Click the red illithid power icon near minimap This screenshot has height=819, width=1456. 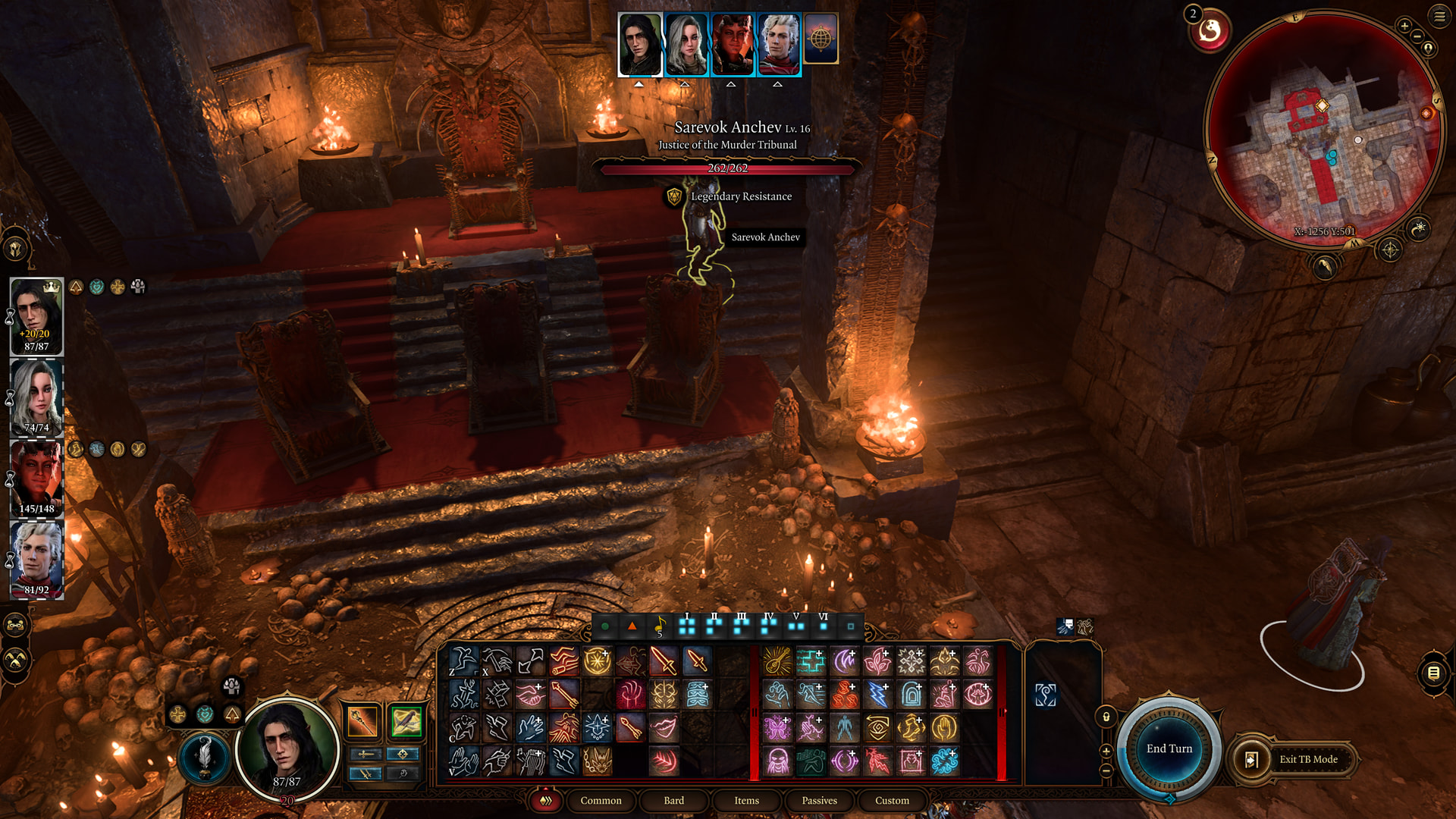[1210, 30]
